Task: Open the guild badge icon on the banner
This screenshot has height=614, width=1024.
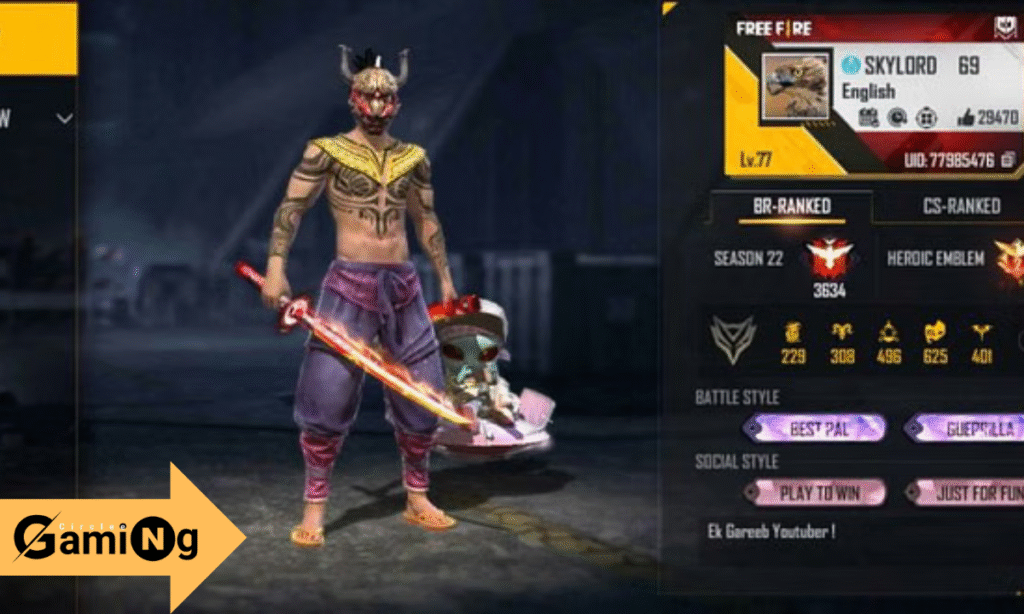Action: [x=1004, y=28]
